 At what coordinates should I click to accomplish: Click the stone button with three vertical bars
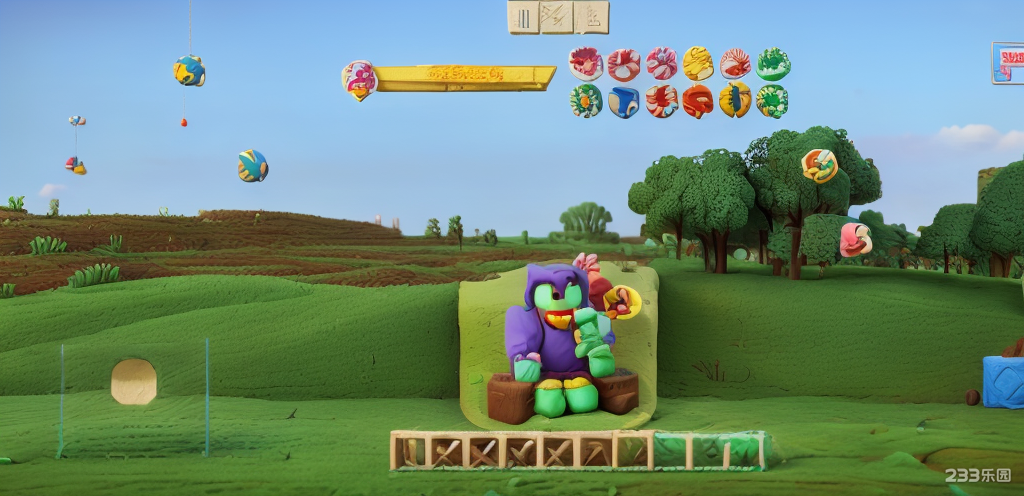pos(524,17)
